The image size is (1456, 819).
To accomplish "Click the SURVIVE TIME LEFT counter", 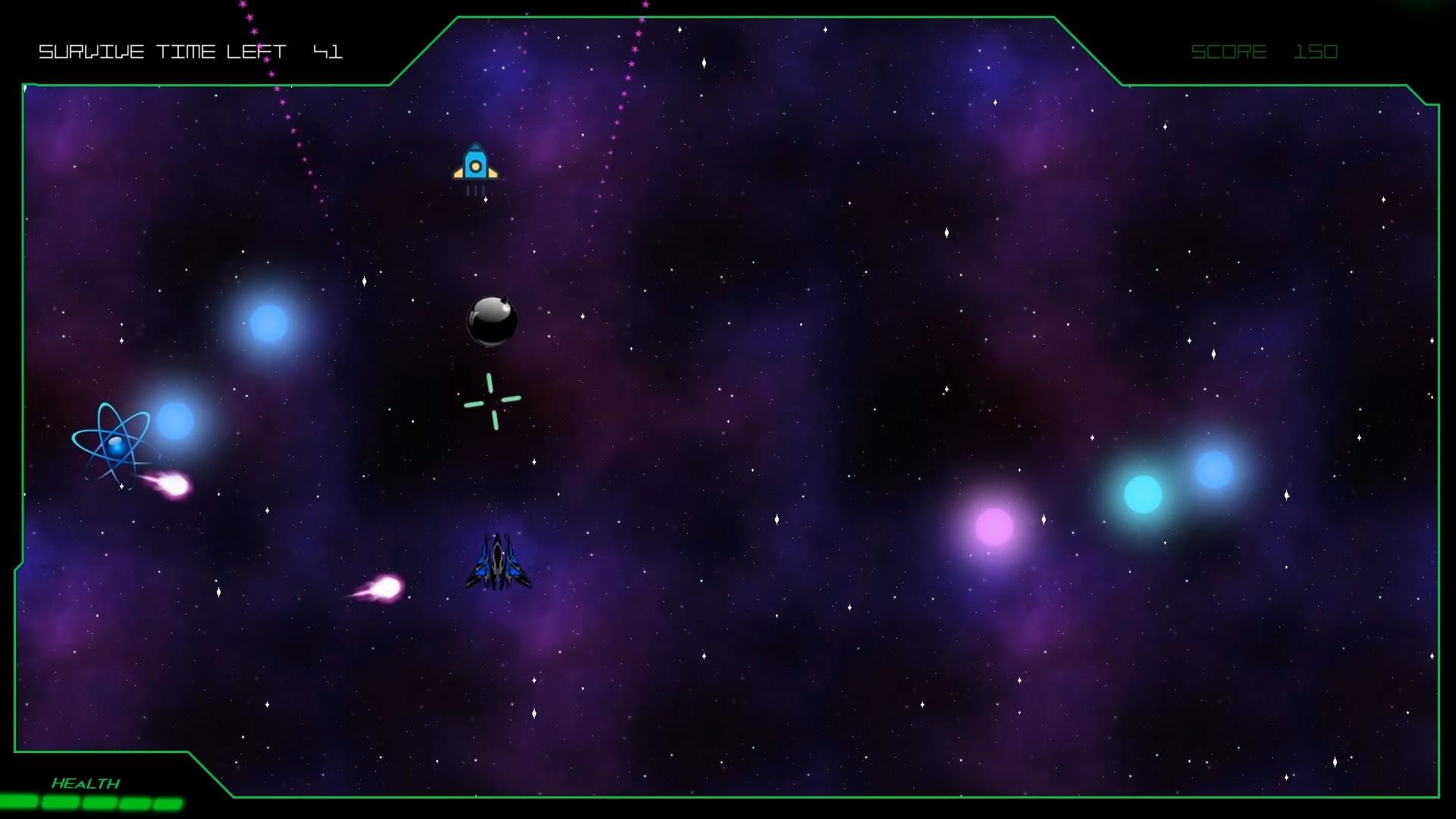I will point(190,52).
